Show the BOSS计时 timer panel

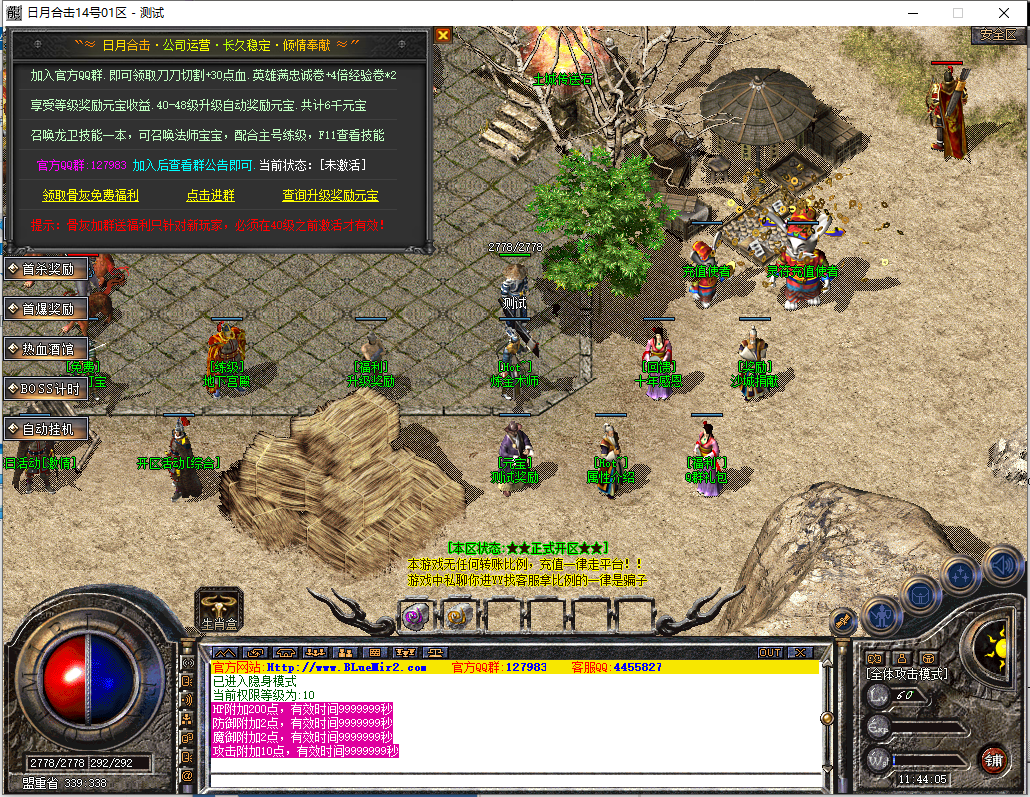click(46, 388)
